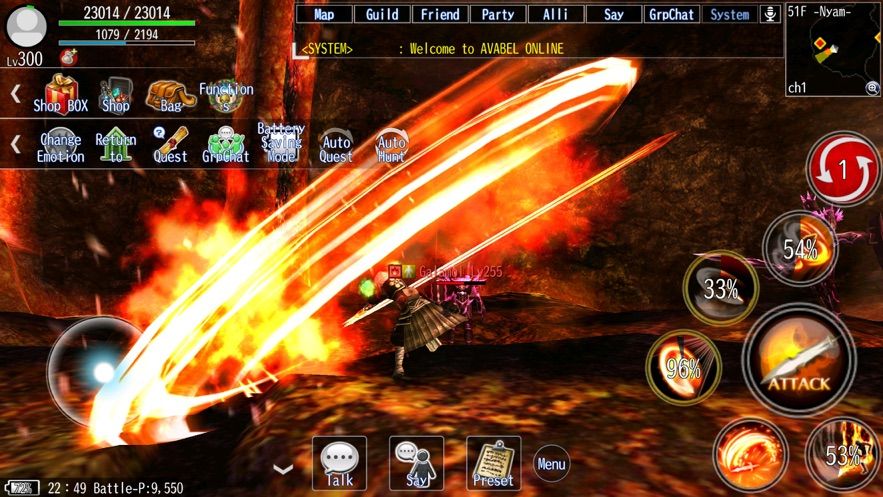This screenshot has width=883, height=497.
Task: Open the Talk speech bubble button
Action: pos(339,463)
